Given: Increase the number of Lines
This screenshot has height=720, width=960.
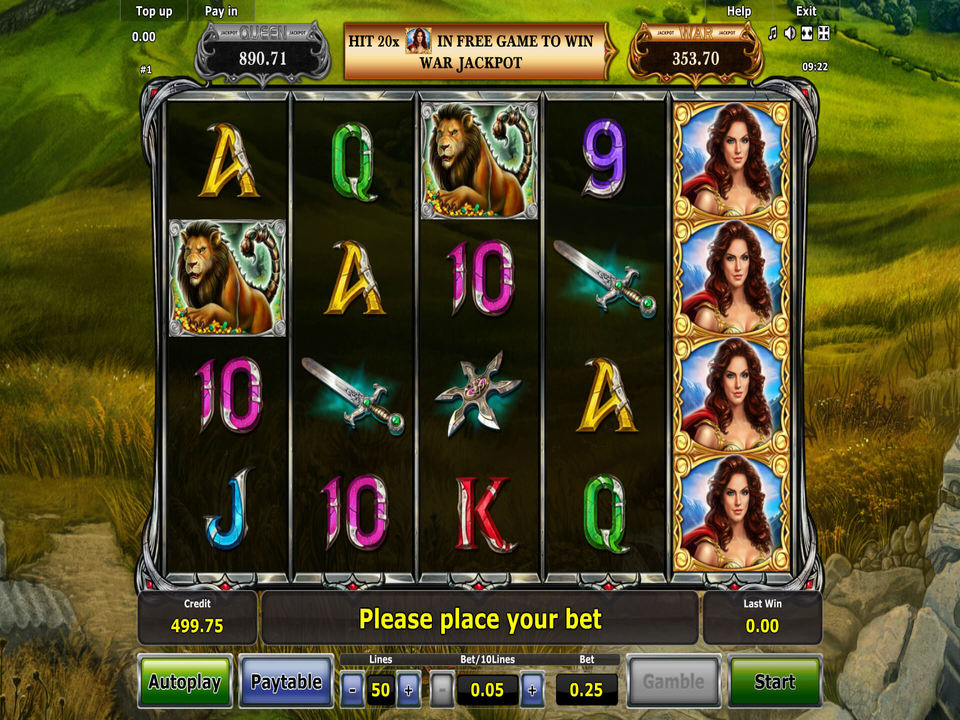Looking at the screenshot, I should coord(408,689).
